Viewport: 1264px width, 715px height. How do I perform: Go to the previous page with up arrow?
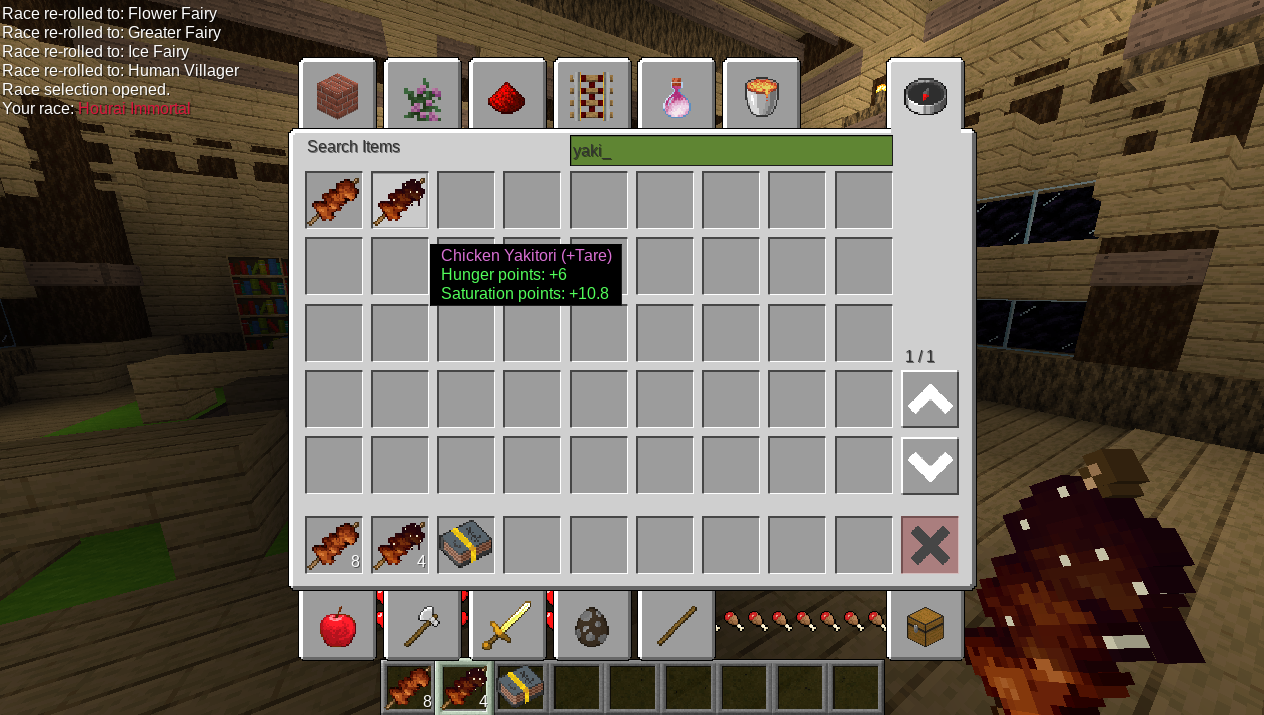pyautogui.click(x=930, y=399)
